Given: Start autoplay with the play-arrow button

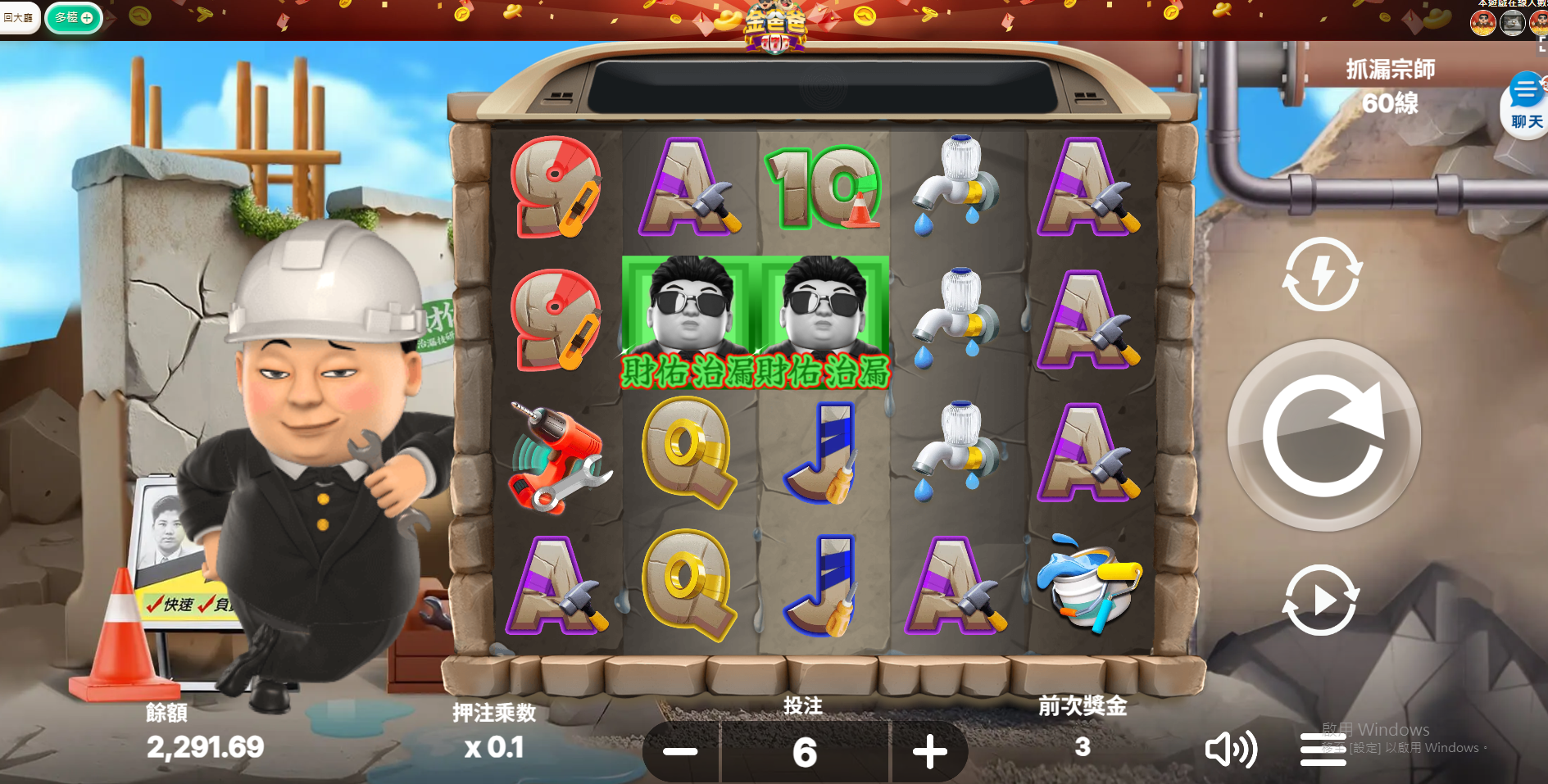Looking at the screenshot, I should (x=1321, y=600).
